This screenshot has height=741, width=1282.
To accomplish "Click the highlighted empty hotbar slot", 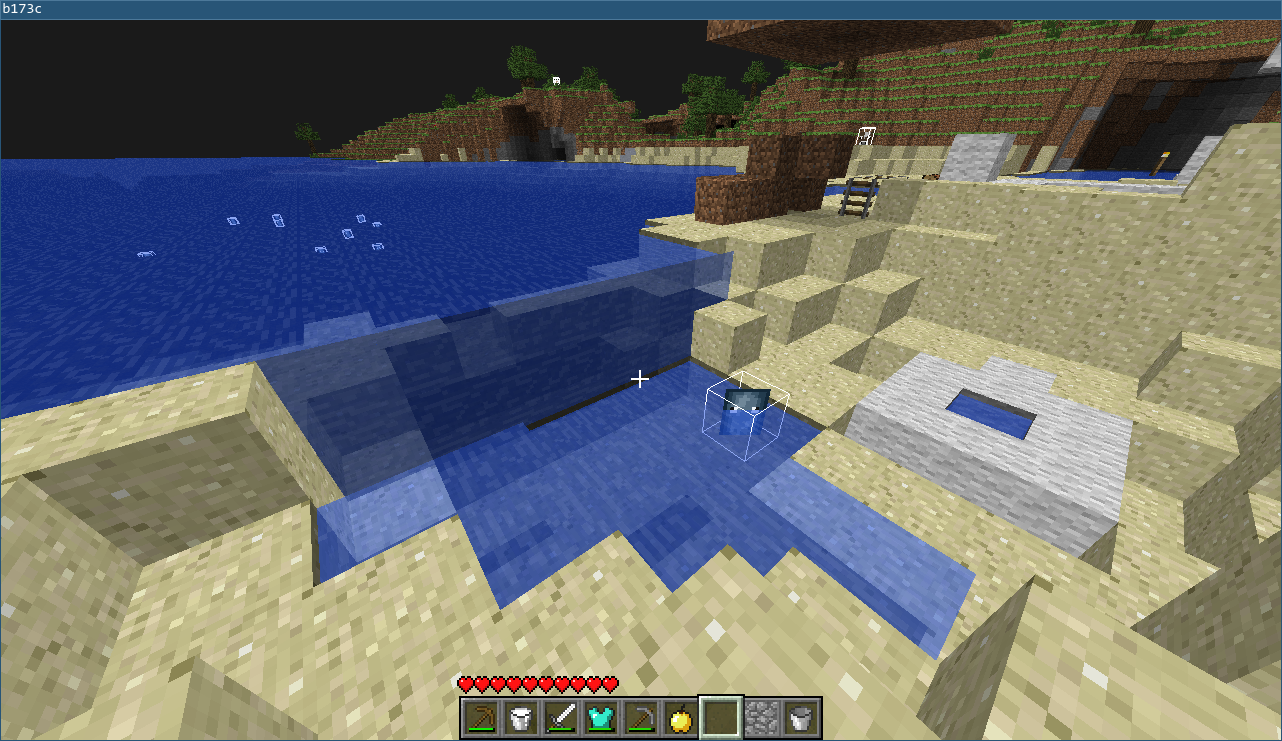I will tap(721, 717).
